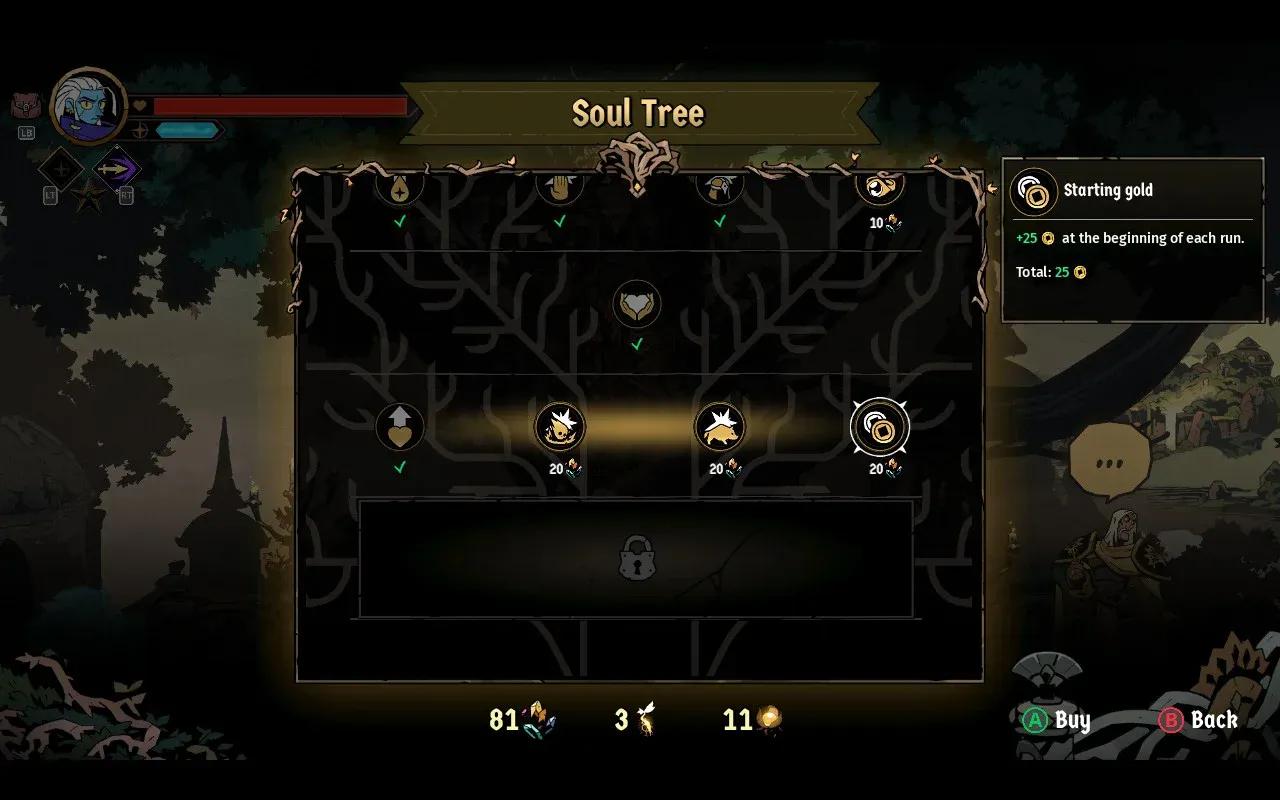Viewport: 1280px width, 800px height.
Task: Click the Back button
Action: click(1197, 720)
